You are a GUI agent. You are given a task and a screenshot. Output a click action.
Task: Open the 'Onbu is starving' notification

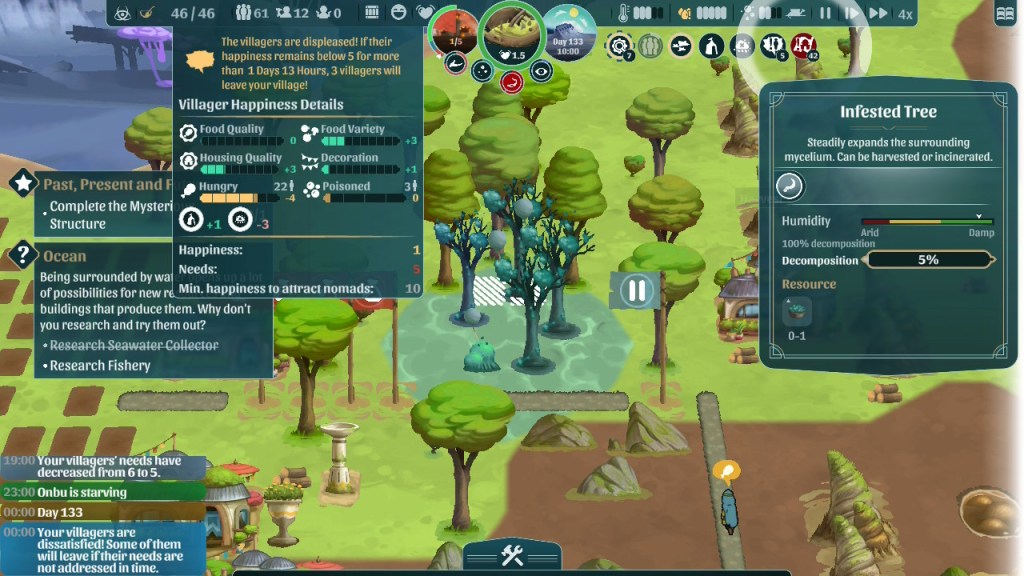click(82, 492)
